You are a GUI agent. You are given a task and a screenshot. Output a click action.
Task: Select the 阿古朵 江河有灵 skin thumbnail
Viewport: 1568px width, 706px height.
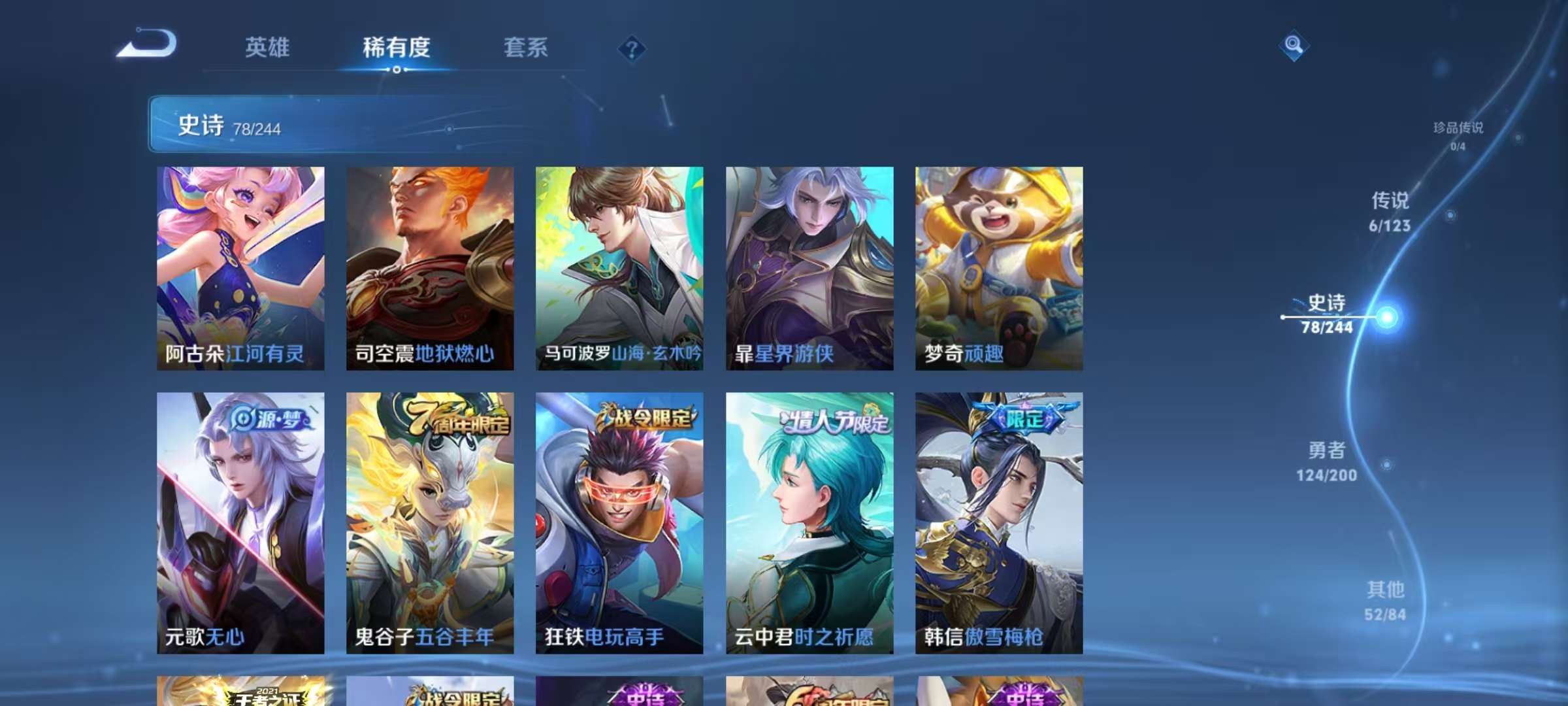[240, 268]
